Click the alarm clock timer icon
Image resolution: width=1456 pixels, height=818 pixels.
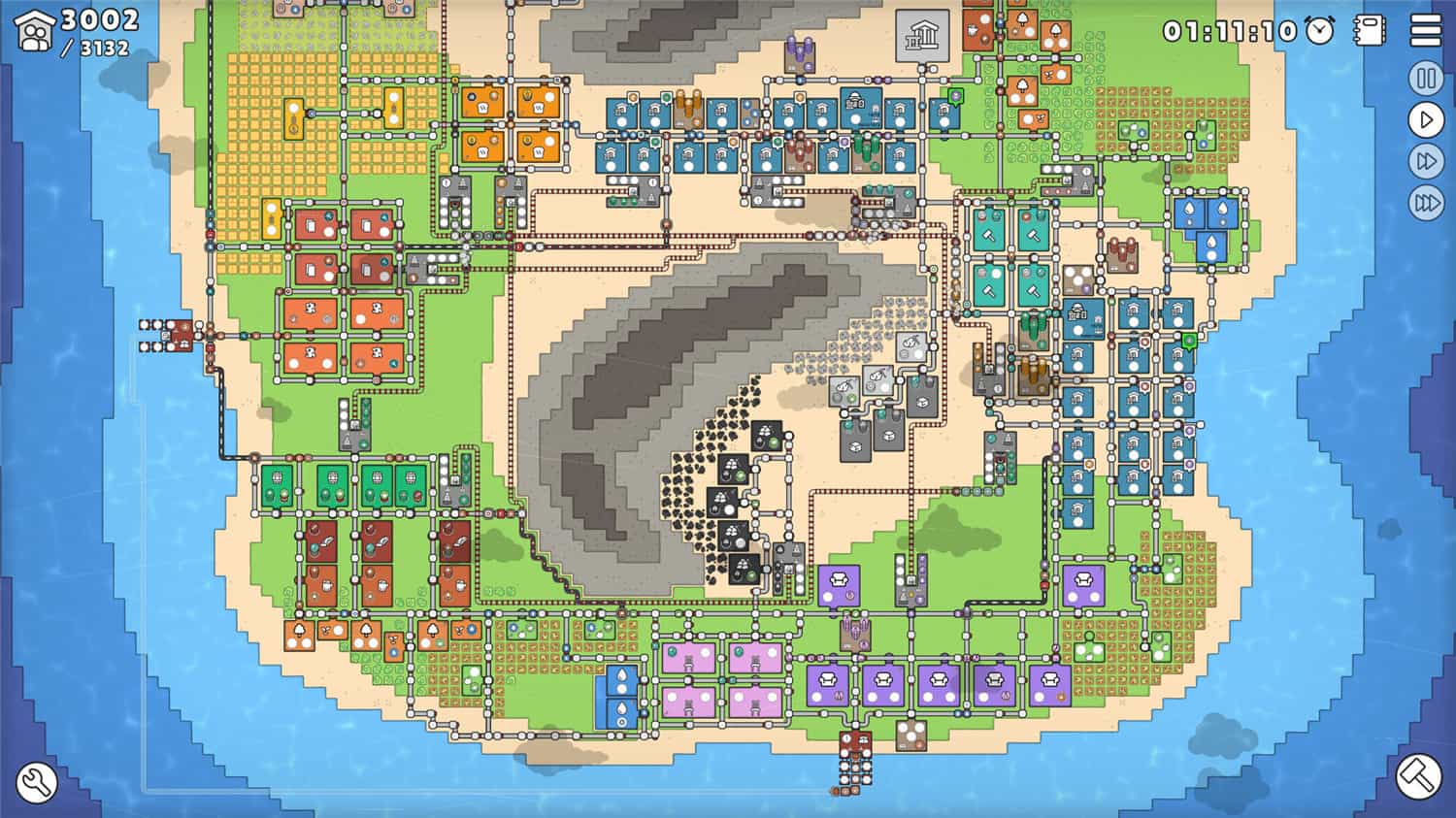pos(1317,30)
